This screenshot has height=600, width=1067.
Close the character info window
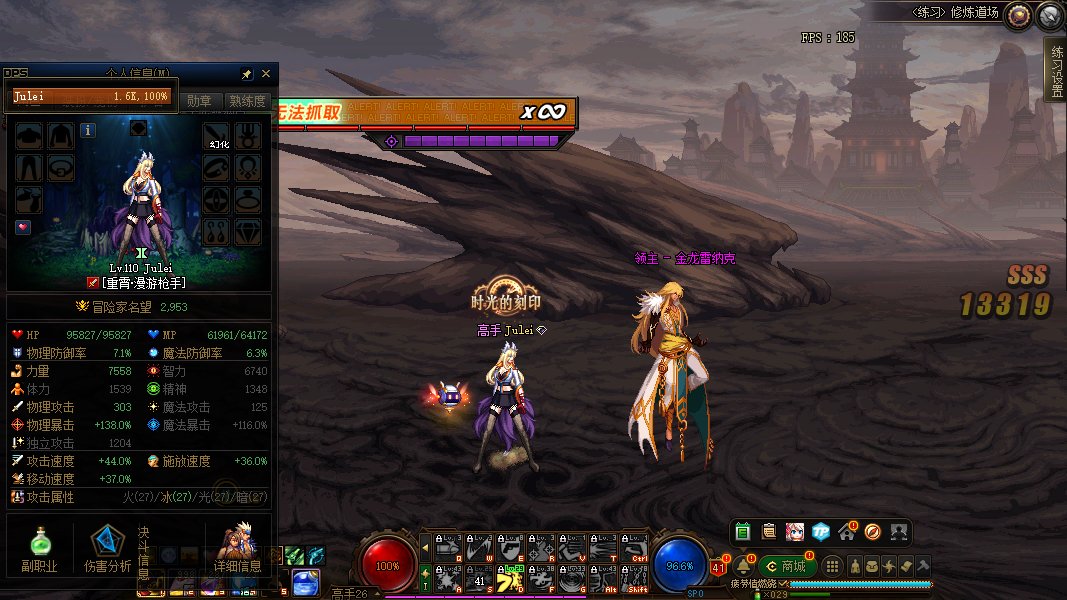click(266, 74)
